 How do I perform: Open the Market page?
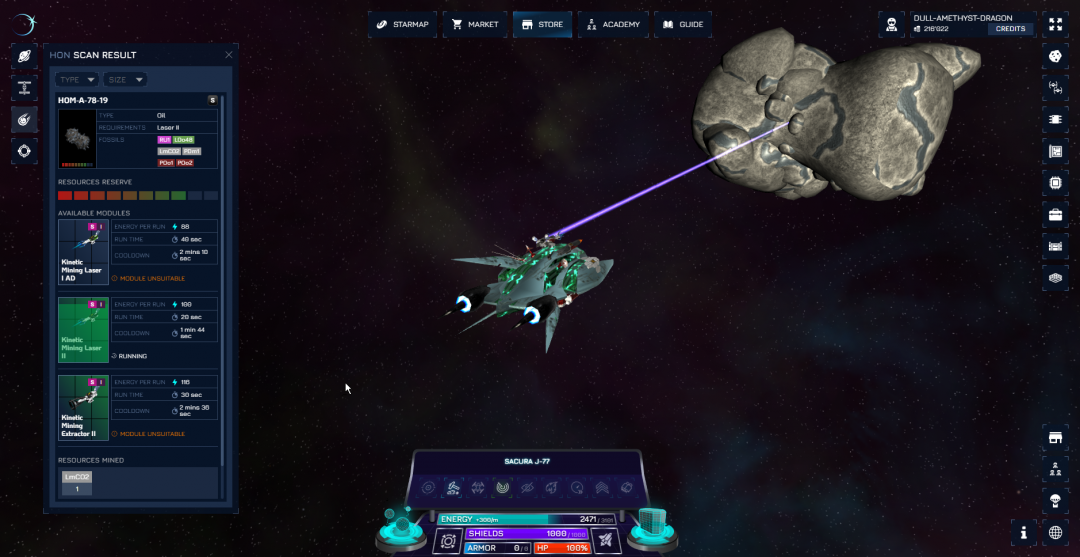475,24
